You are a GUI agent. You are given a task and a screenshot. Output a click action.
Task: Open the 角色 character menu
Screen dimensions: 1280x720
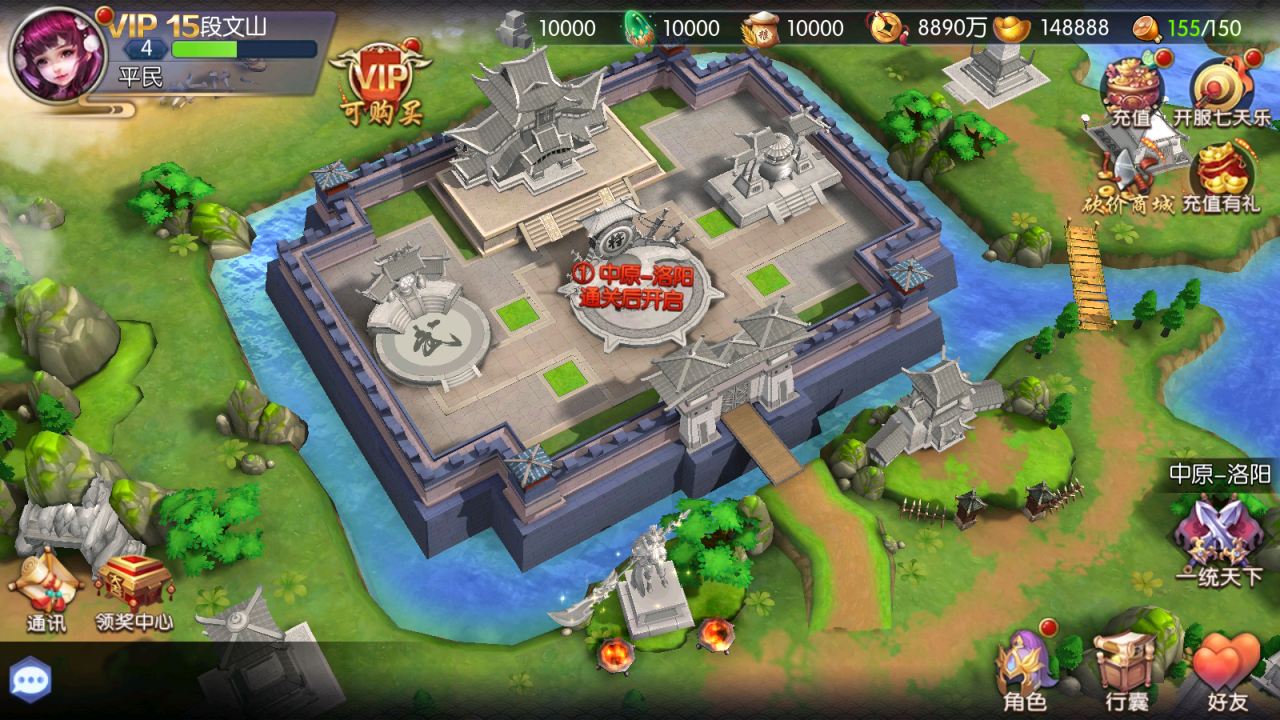point(1025,672)
